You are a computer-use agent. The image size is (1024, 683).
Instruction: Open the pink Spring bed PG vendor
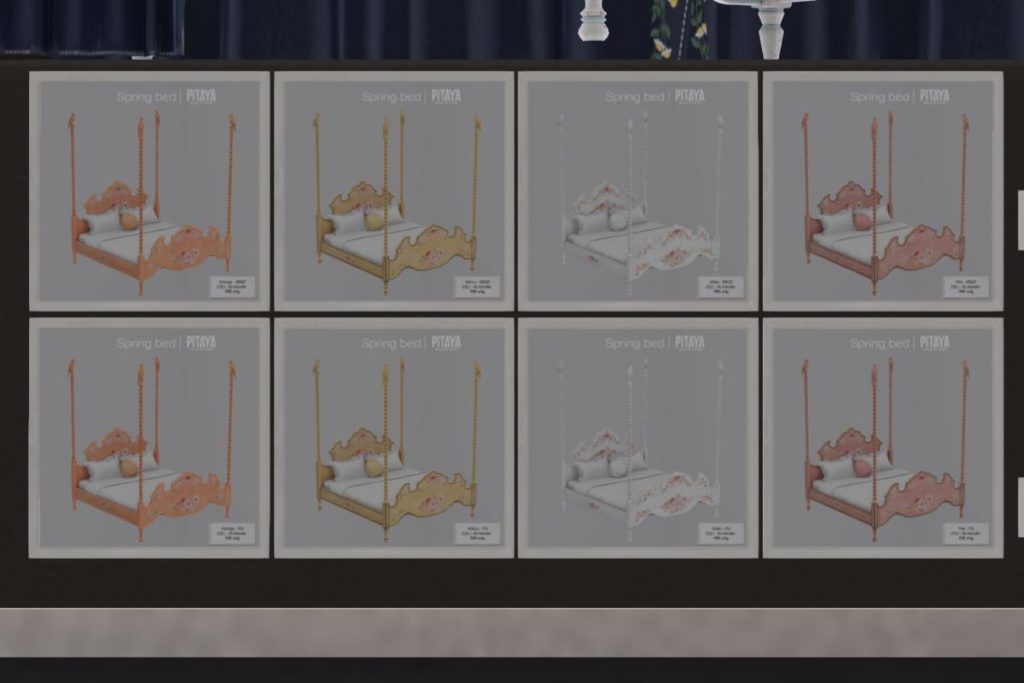tap(883, 437)
